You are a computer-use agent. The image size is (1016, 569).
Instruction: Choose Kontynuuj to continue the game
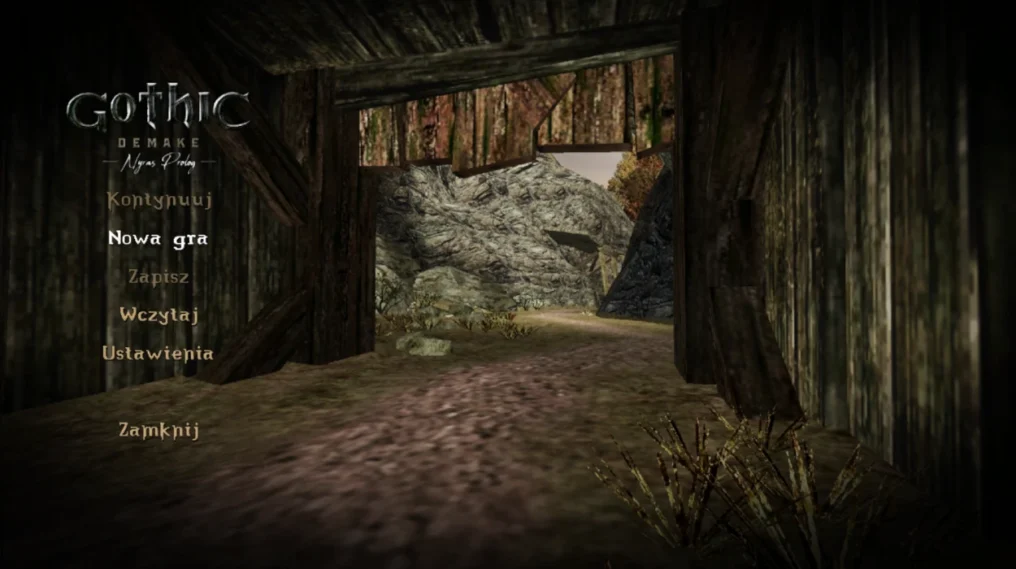159,199
